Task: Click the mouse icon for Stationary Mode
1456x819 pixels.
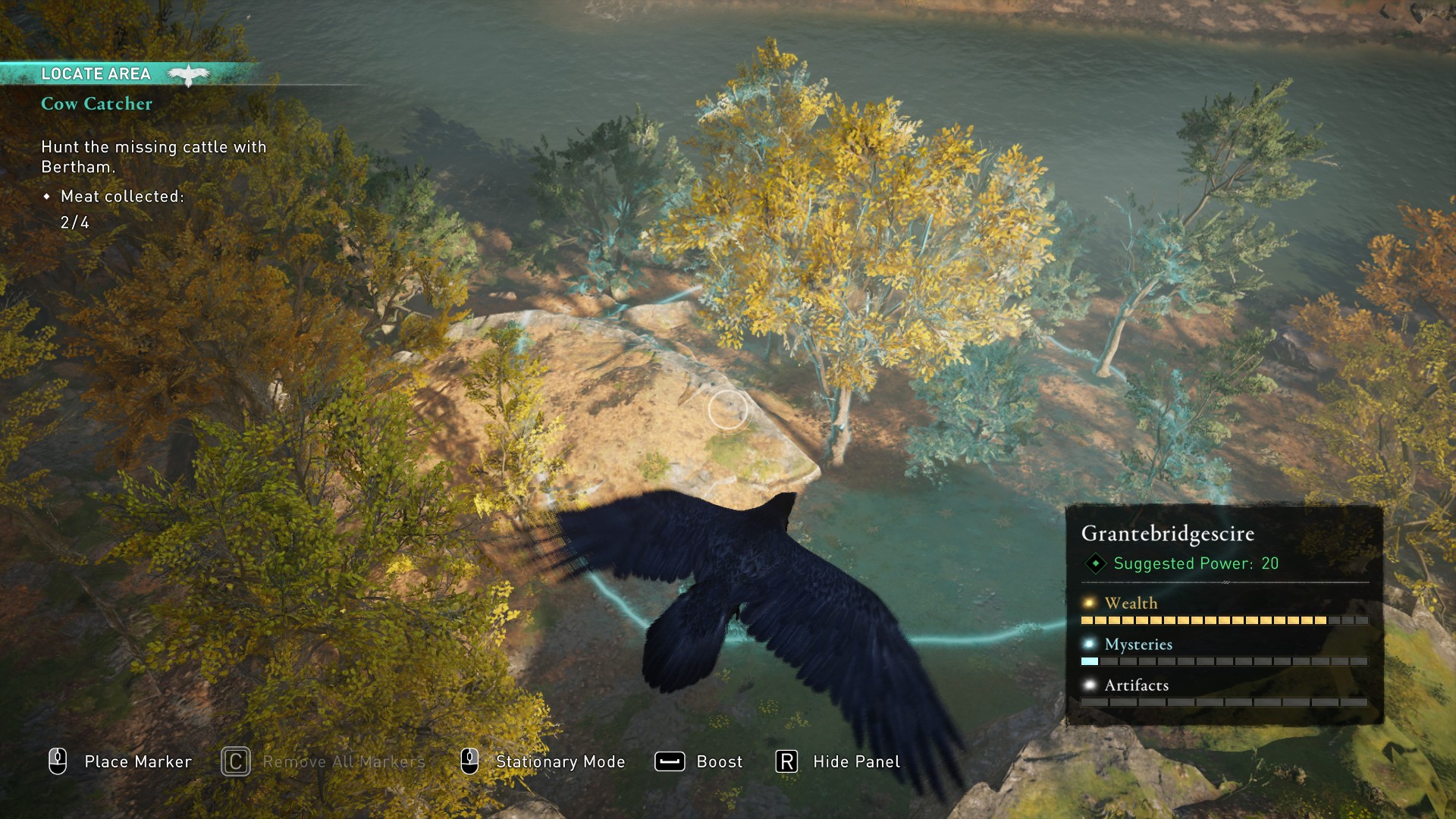Action: click(469, 761)
